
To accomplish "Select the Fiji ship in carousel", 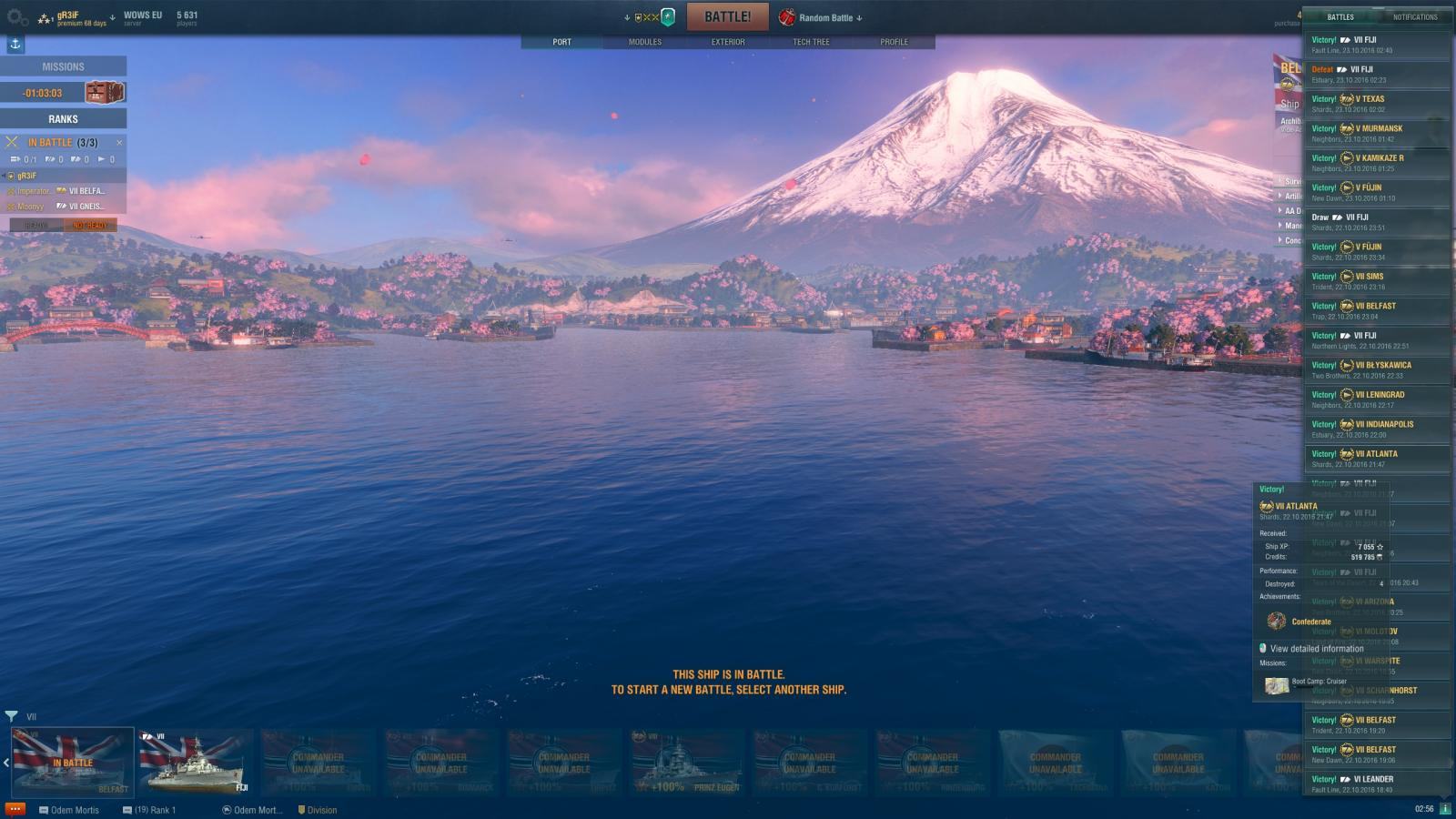I will (195, 763).
